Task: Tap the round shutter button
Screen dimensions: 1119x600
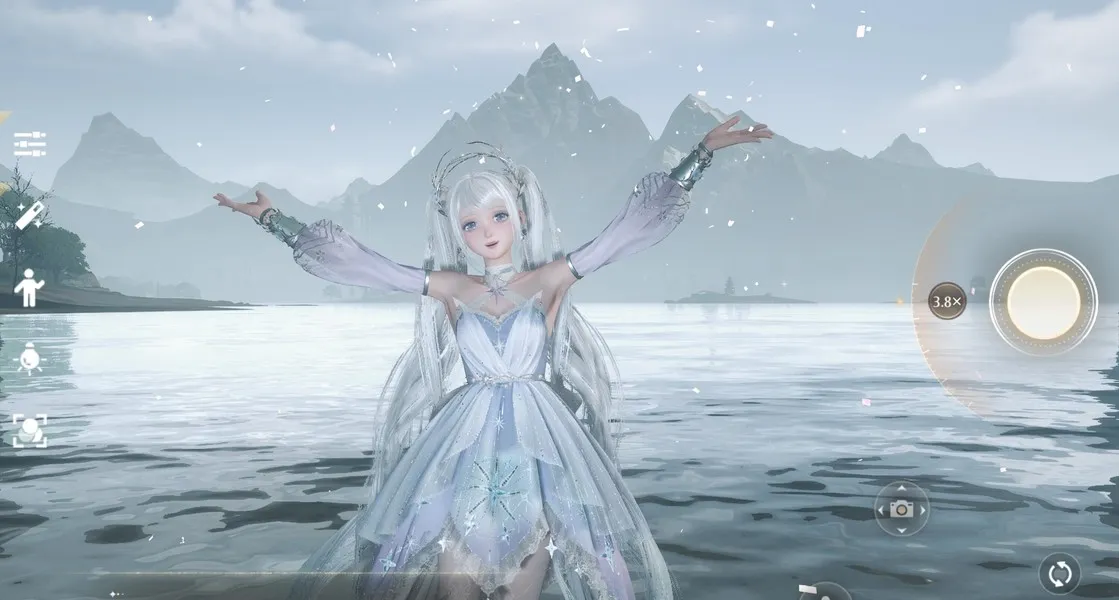Action: pyautogui.click(x=1043, y=302)
